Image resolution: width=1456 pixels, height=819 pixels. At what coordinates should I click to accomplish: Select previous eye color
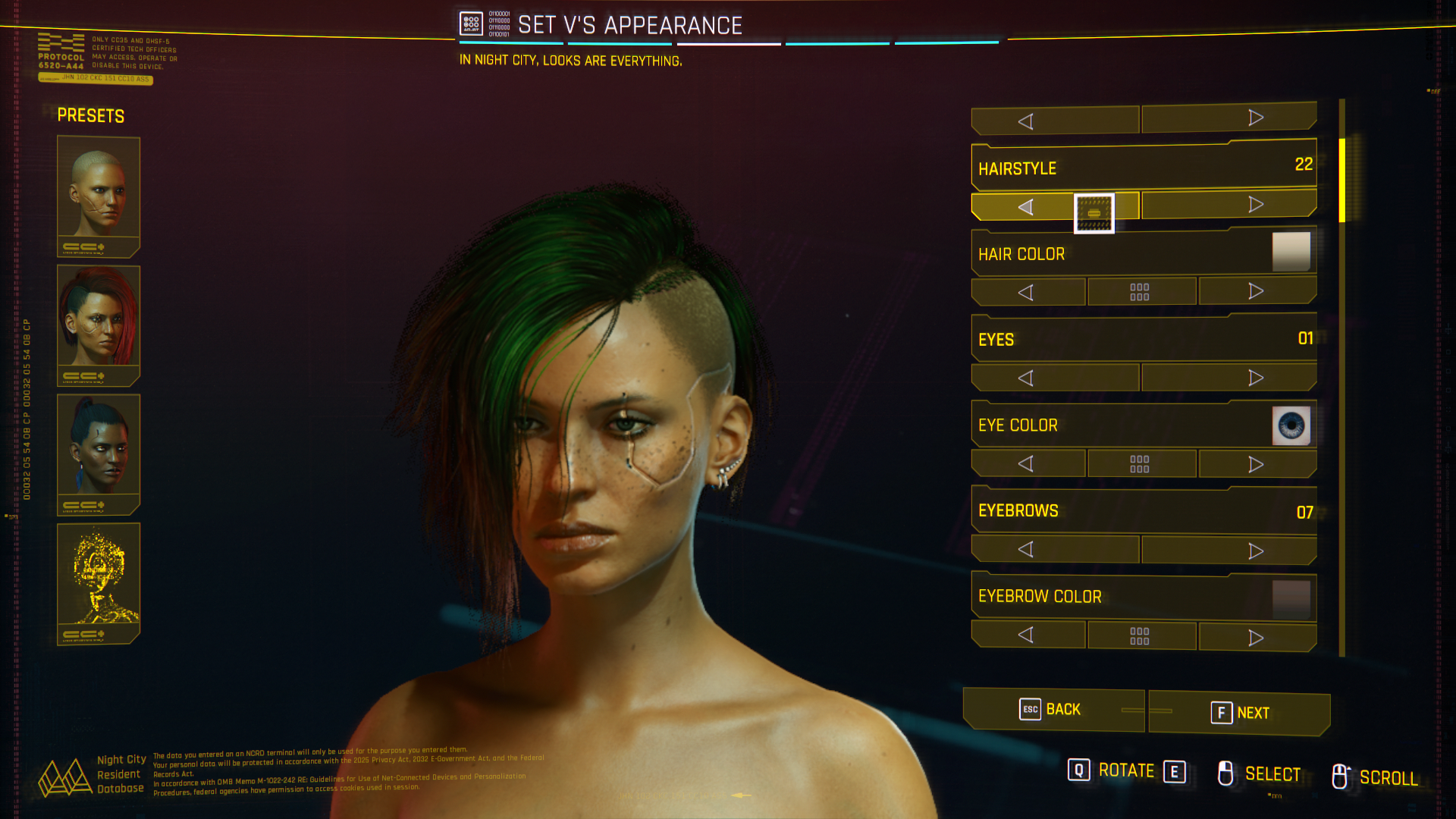click(x=1026, y=463)
